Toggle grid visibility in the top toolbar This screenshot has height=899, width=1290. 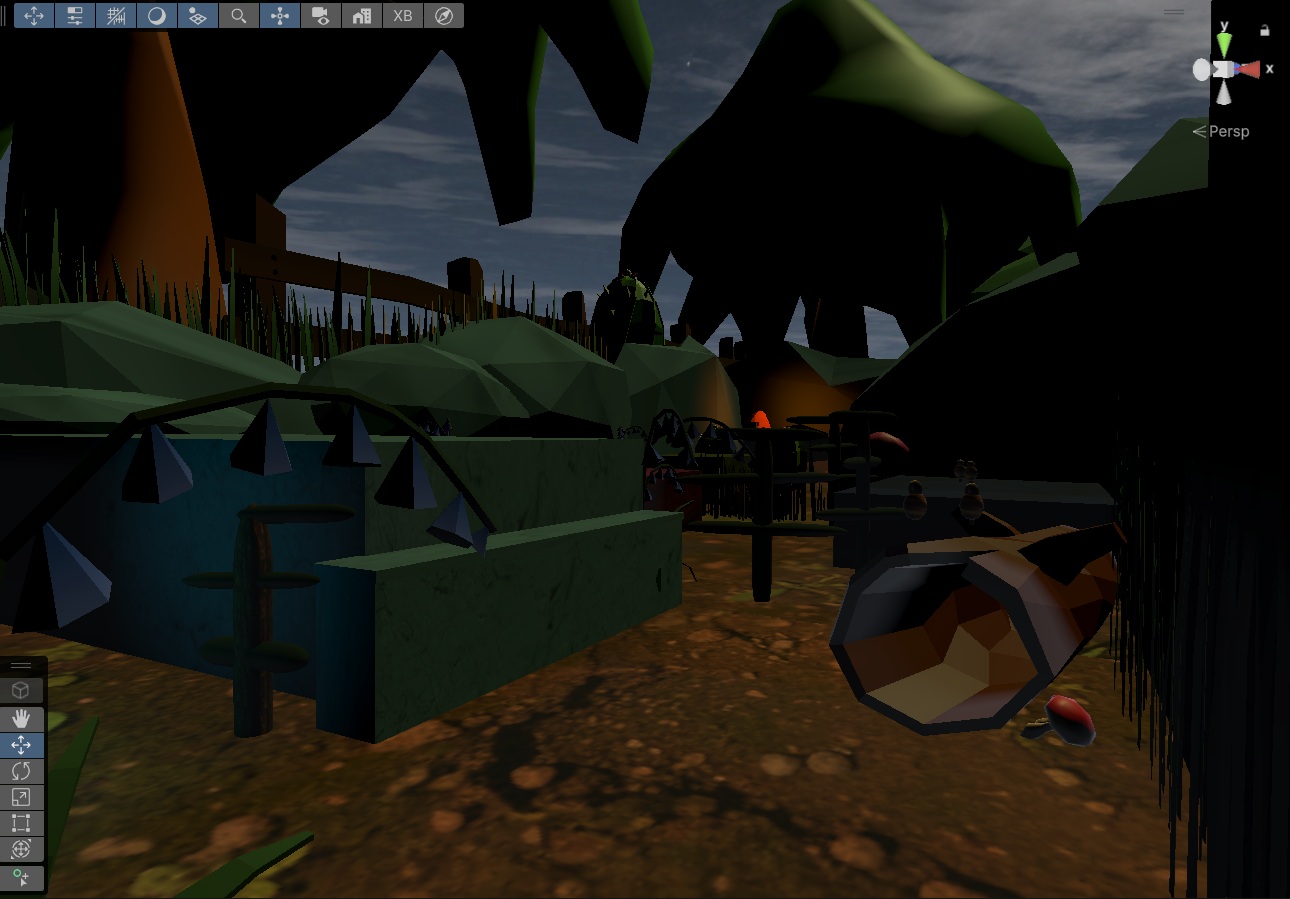[116, 15]
